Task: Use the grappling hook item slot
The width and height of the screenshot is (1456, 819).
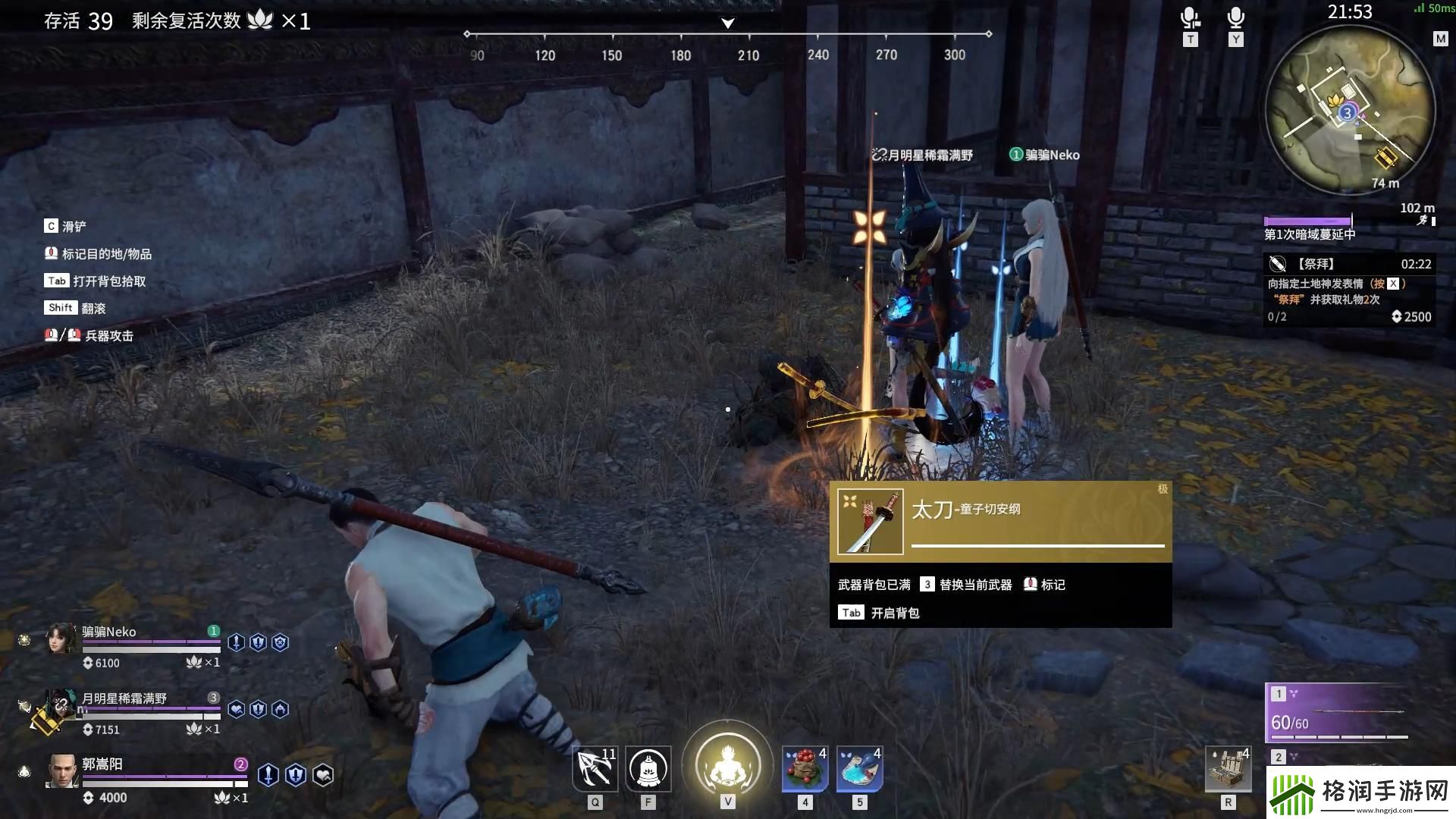Action: (x=595, y=769)
